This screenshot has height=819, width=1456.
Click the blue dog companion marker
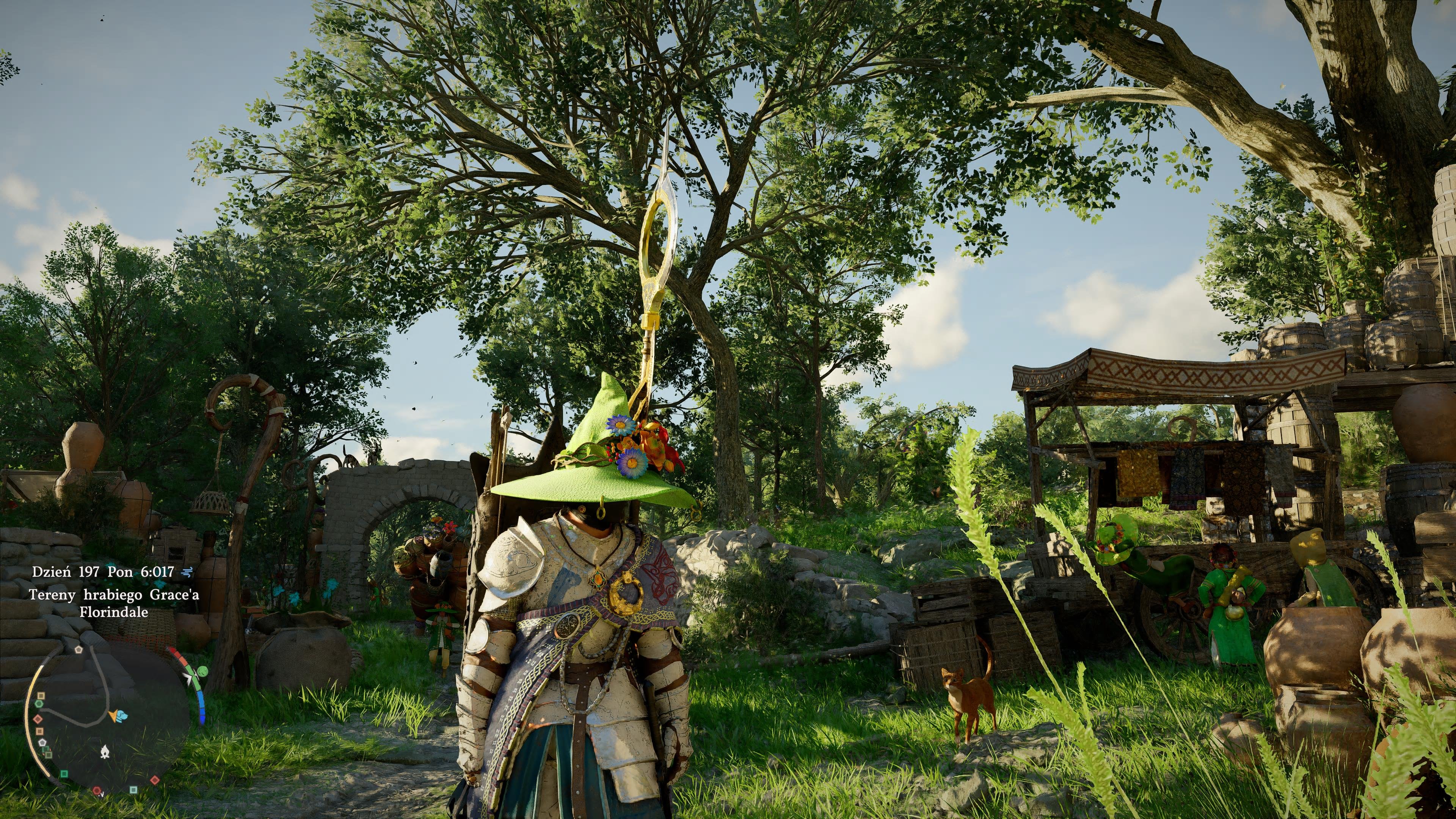pos(122,716)
